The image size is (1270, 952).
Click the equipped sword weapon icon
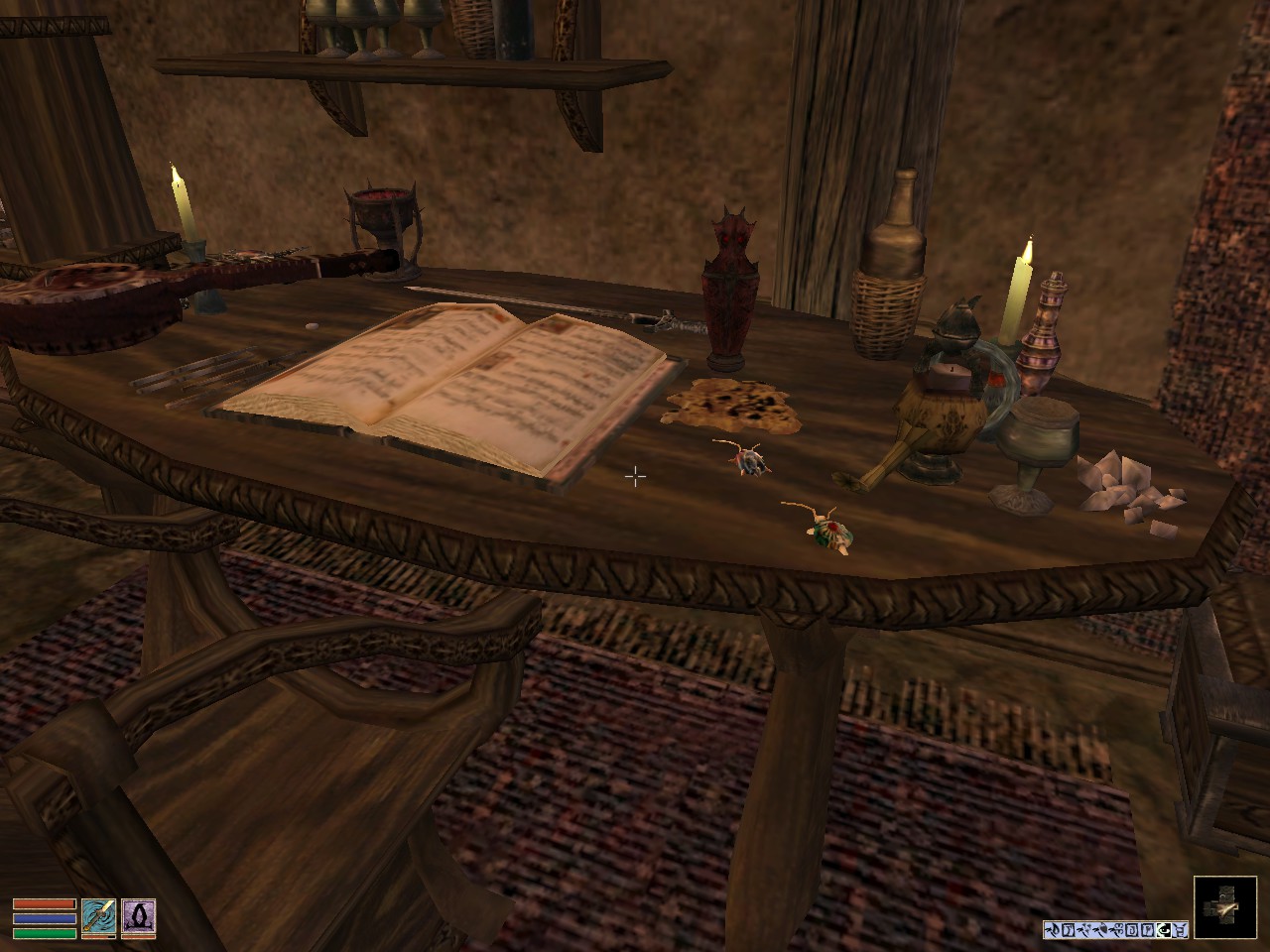[99, 916]
